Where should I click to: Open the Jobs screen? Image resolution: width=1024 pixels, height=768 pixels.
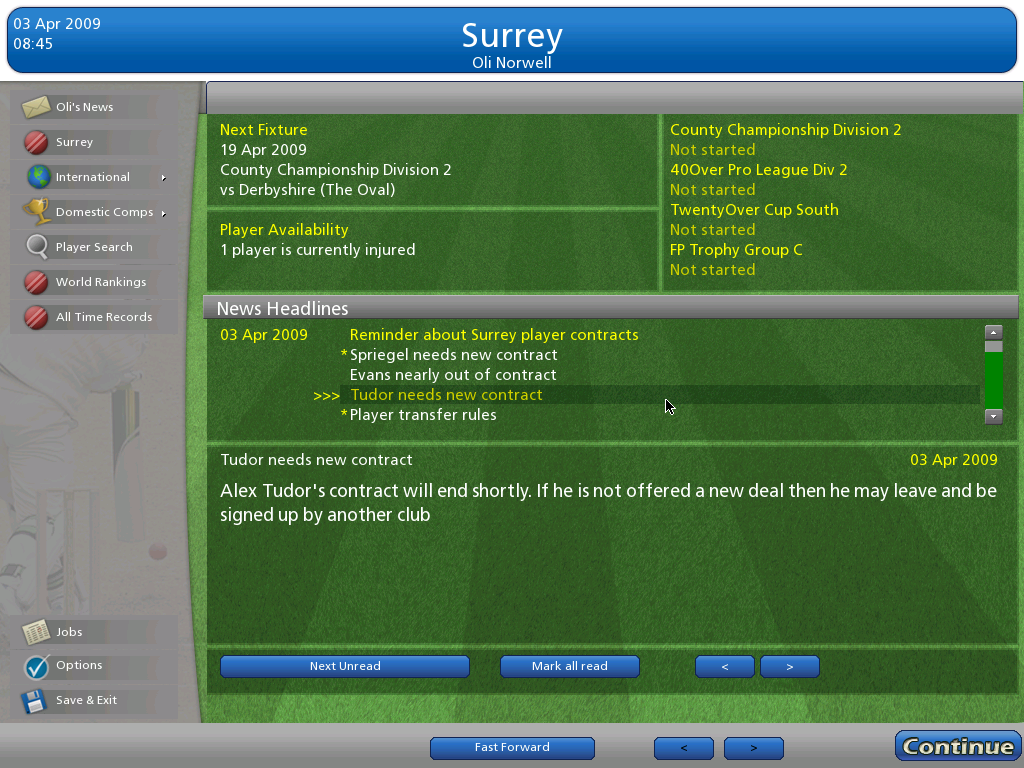pyautogui.click(x=69, y=632)
